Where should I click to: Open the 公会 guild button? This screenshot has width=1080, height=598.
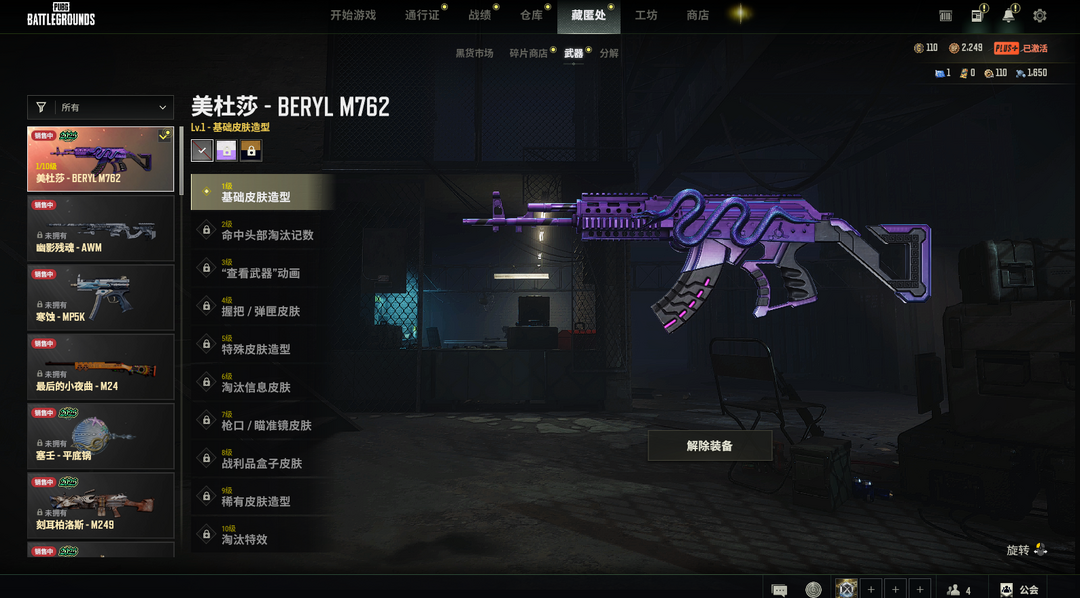tap(1019, 590)
